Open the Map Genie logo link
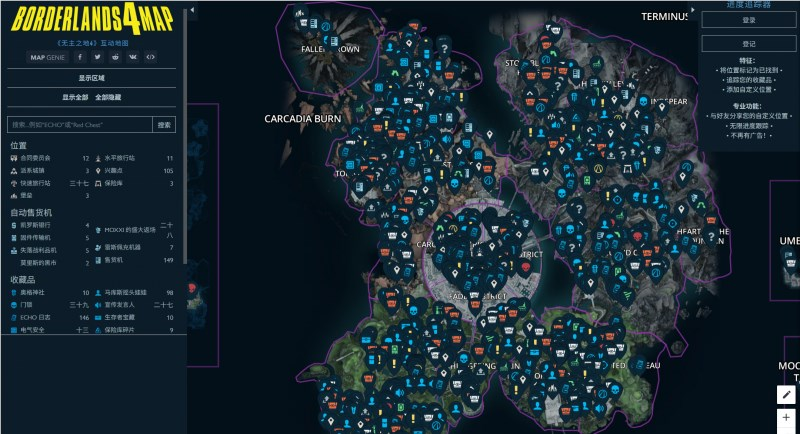 [x=47, y=57]
